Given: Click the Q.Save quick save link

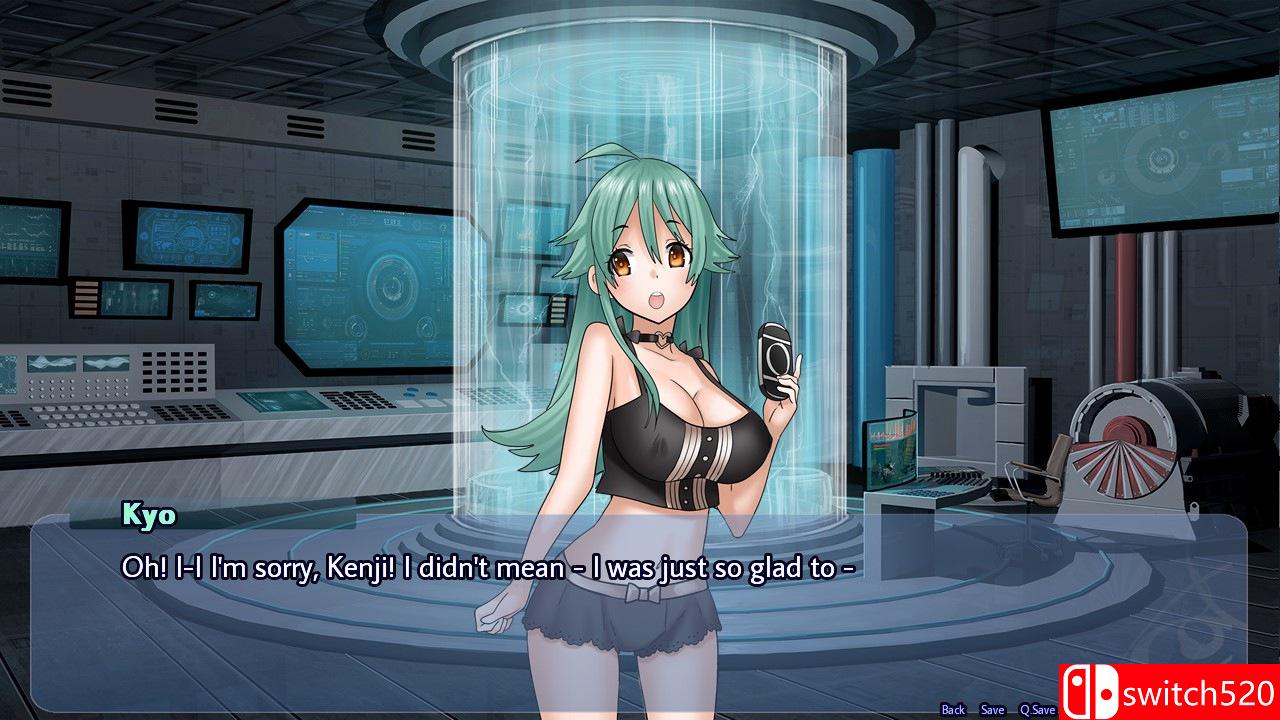Looking at the screenshot, I should 1037,709.
